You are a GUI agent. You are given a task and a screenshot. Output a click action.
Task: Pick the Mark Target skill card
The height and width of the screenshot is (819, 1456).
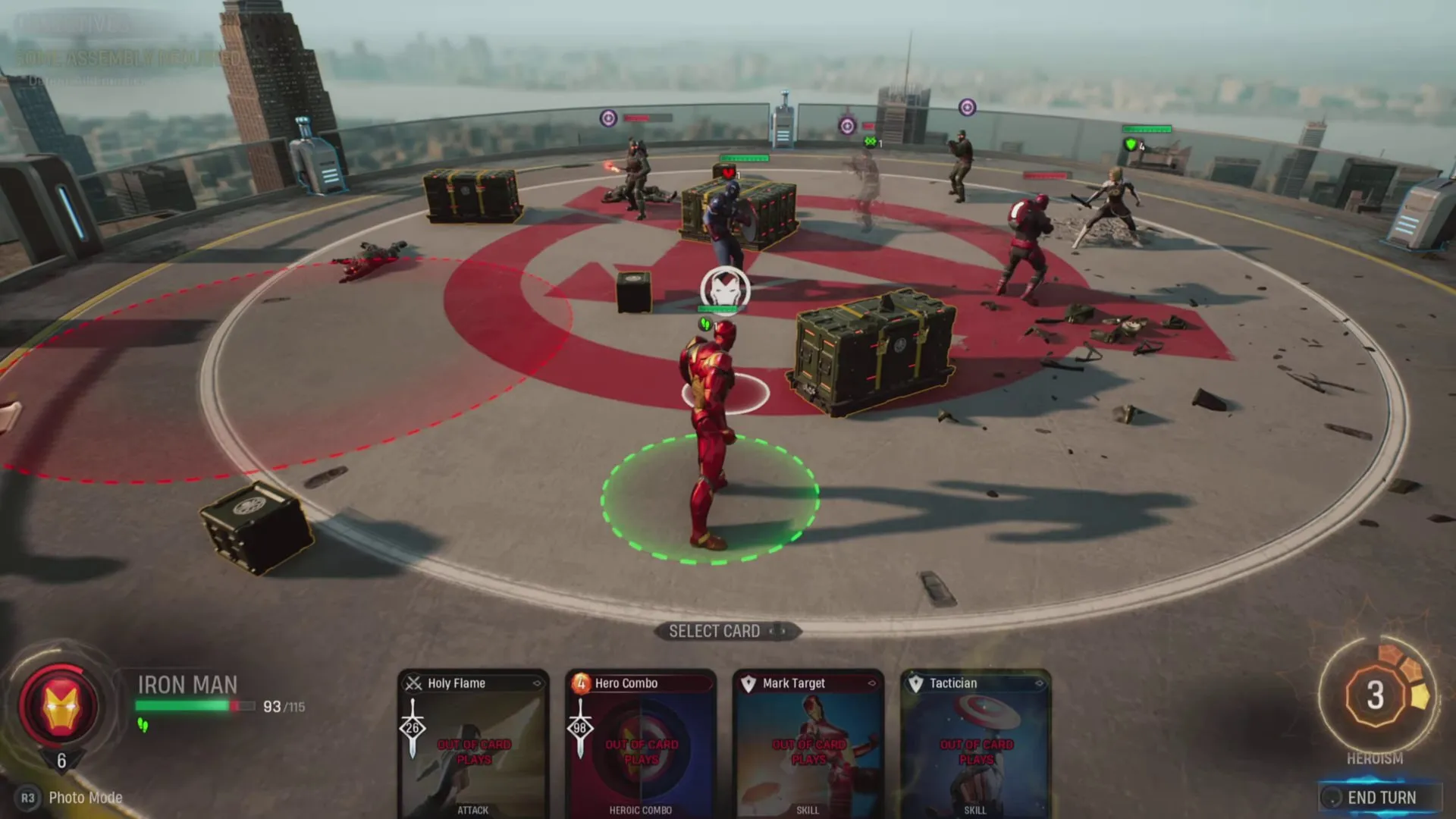pyautogui.click(x=808, y=744)
